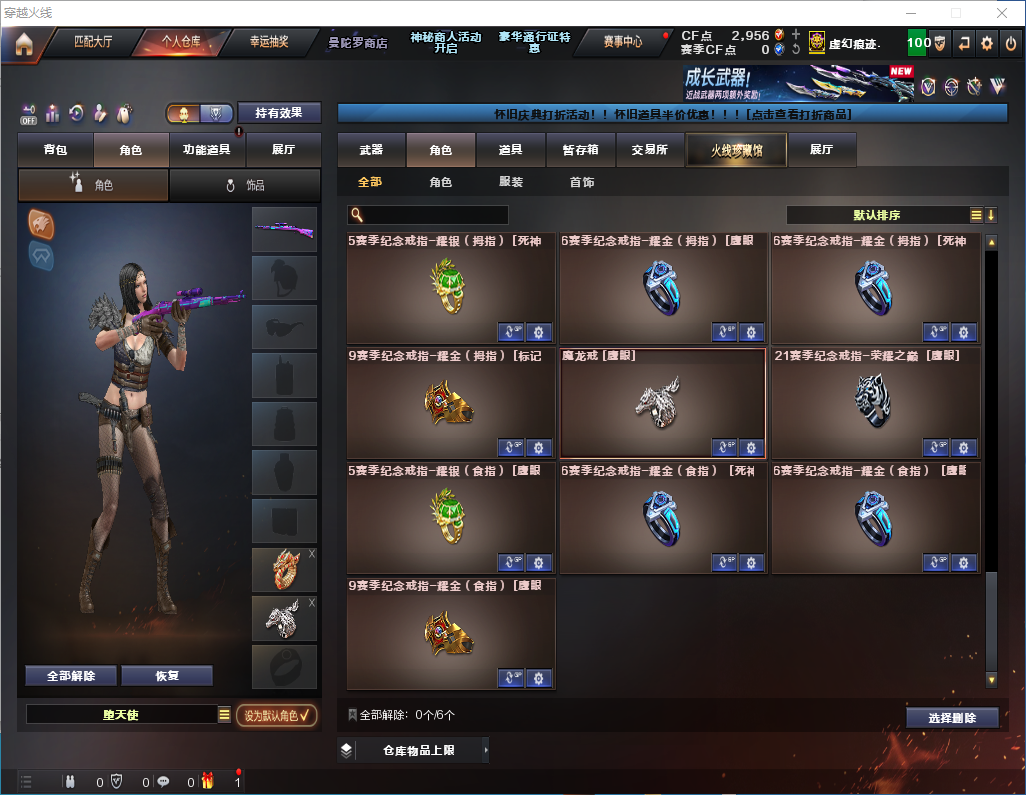Switch to the 幸运抽奖 lucky draw tab

(268, 42)
